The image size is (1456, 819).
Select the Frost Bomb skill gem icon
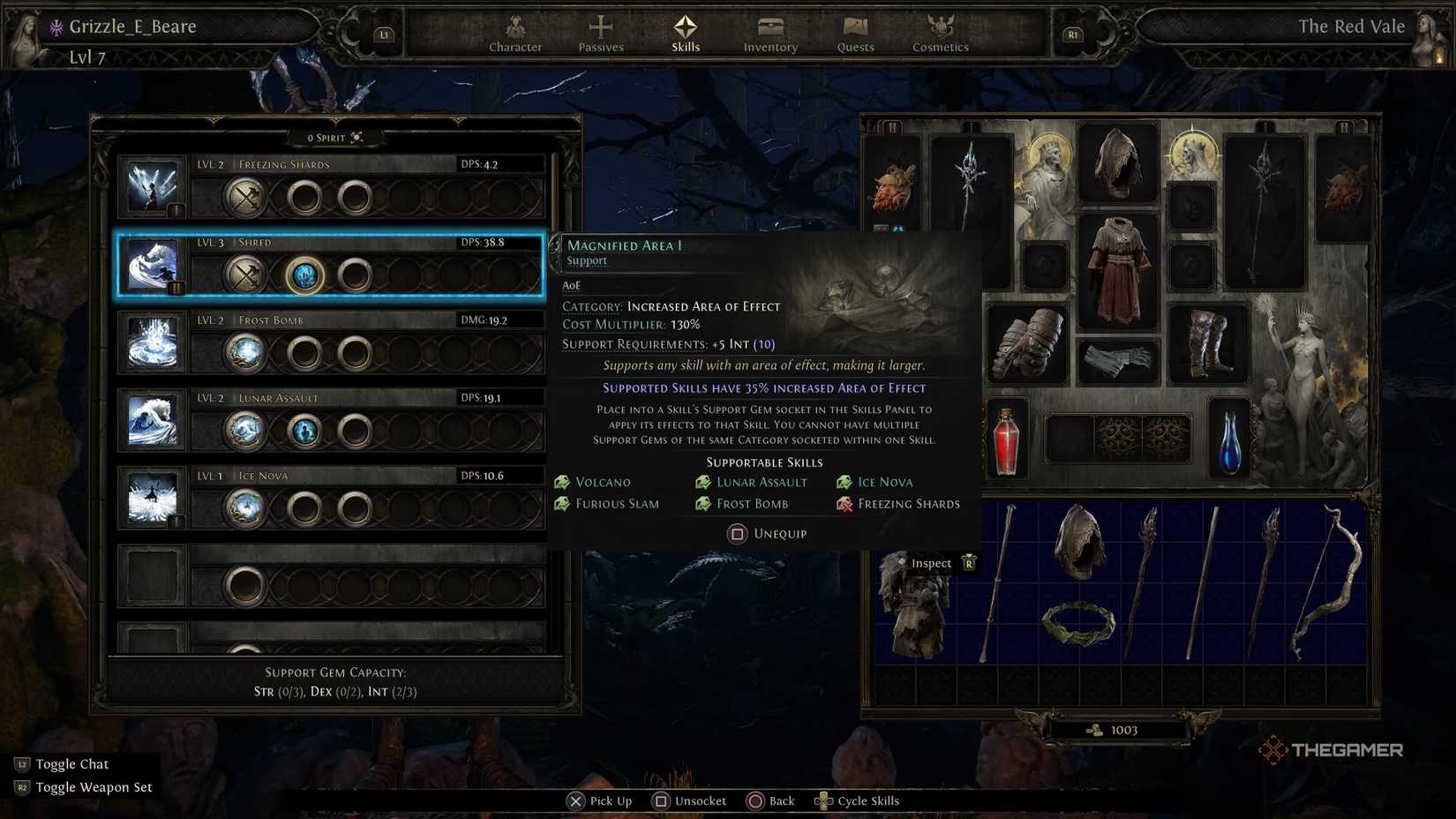(x=152, y=342)
